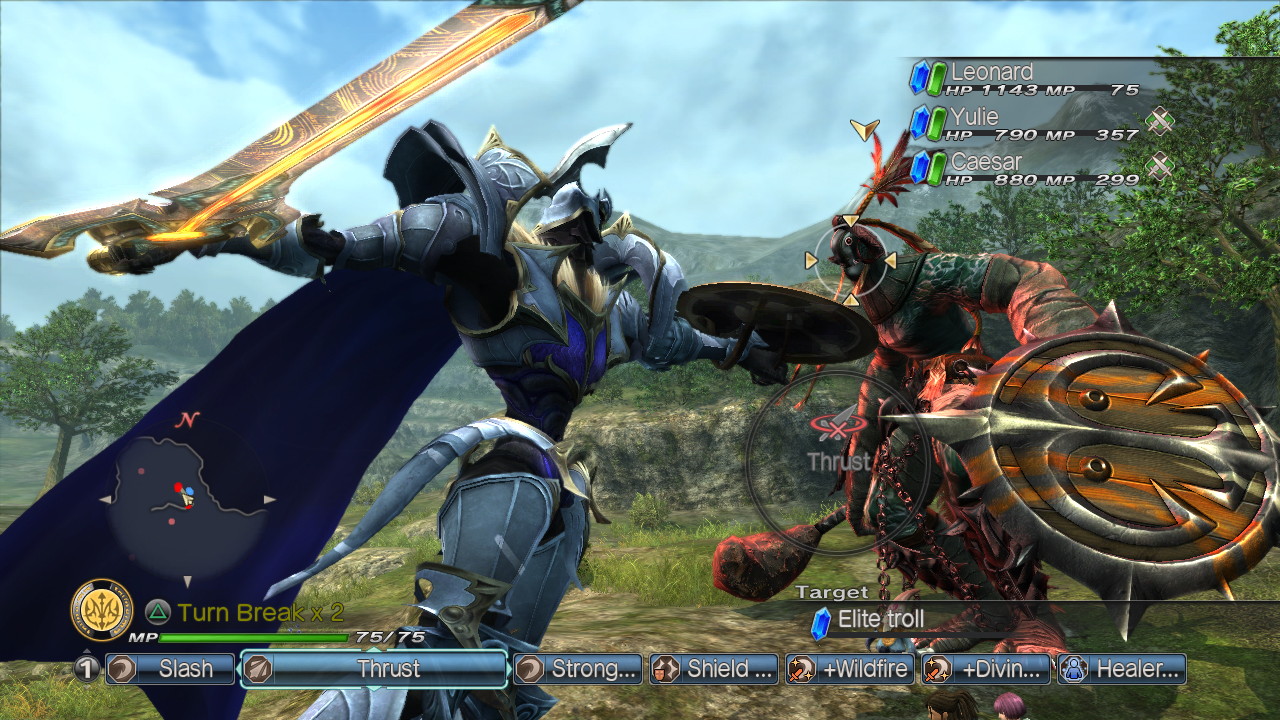
Task: Trigger the +Divin... skill command
Action: (986, 669)
